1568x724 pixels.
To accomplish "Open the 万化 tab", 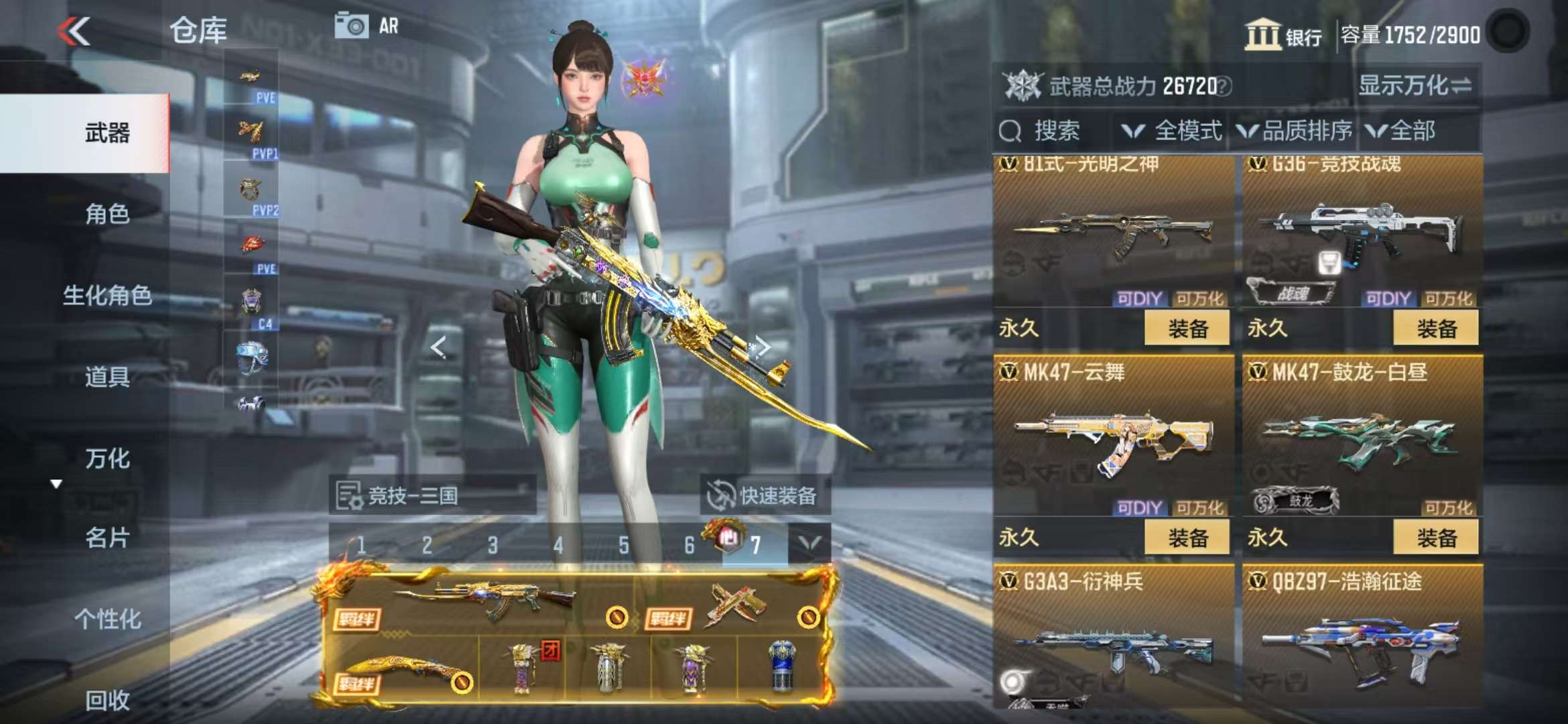I will [x=107, y=459].
